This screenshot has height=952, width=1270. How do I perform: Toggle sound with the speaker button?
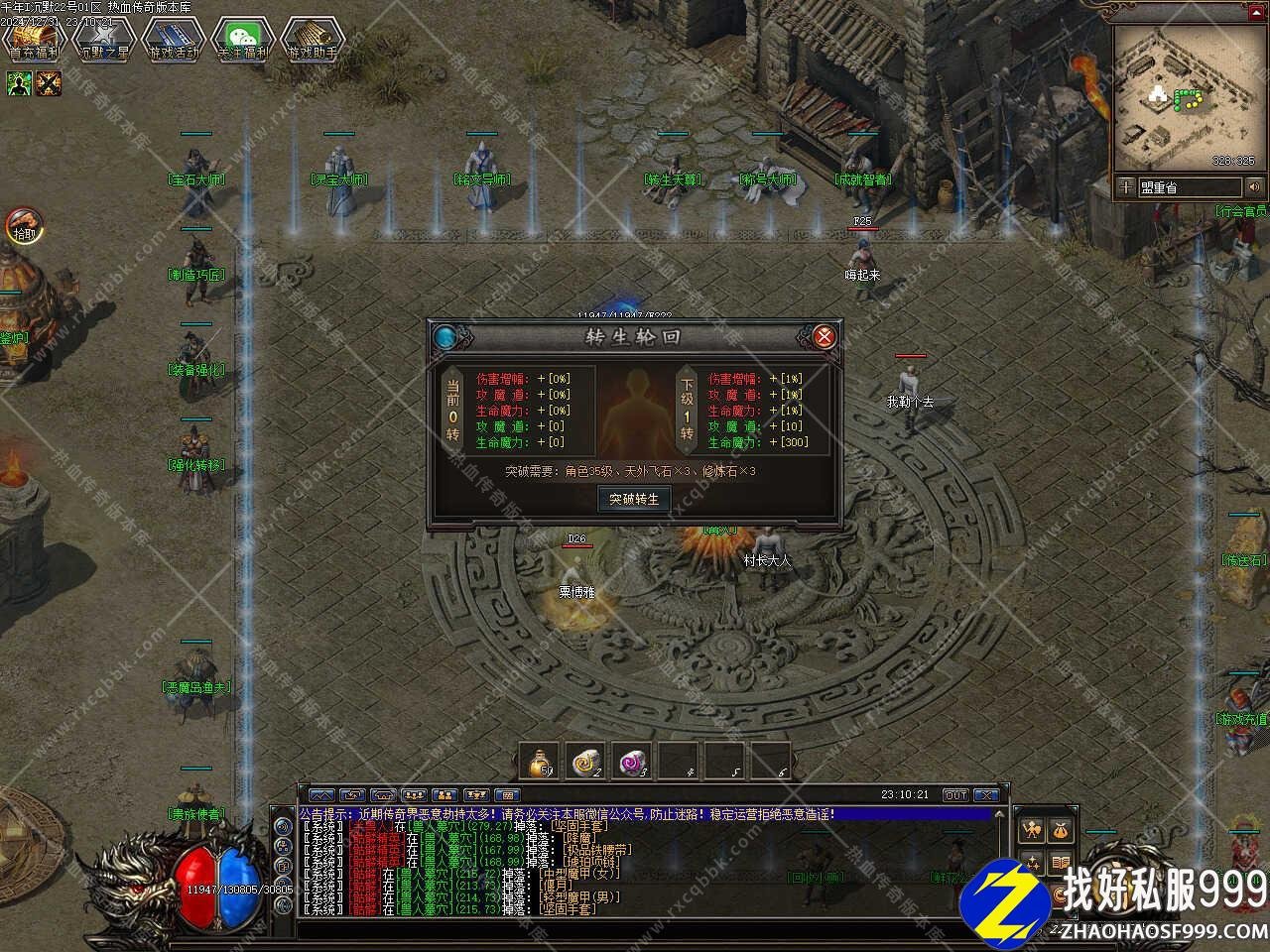[1254, 187]
